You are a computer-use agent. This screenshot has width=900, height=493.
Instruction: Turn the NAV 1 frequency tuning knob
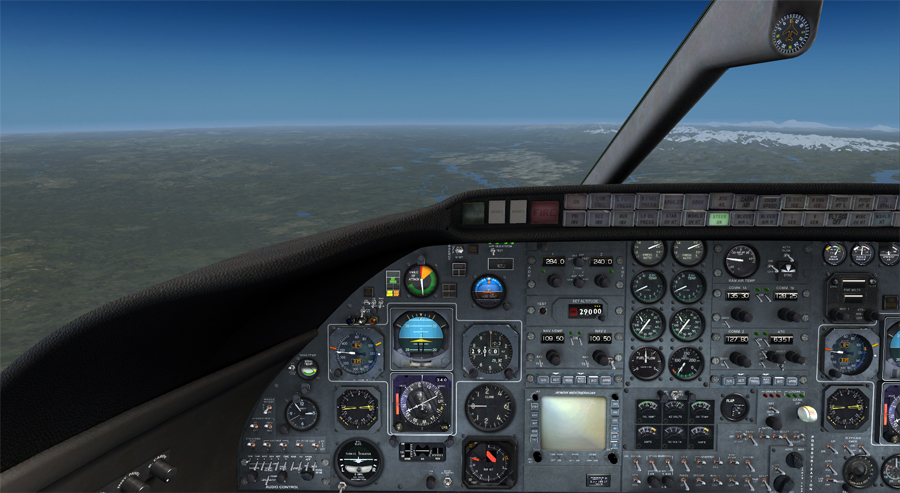[552, 357]
